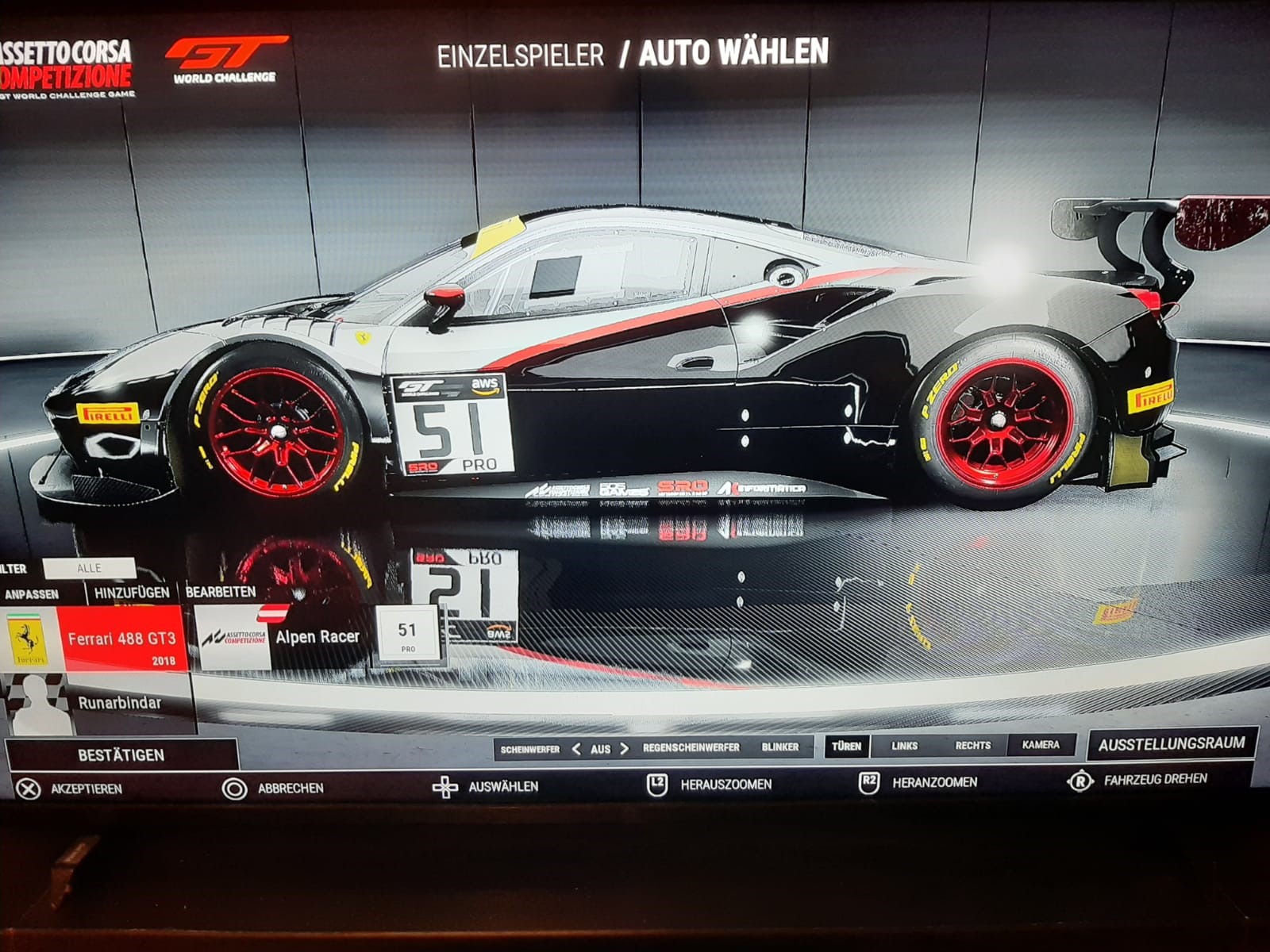Screen dimensions: 1270x952
Task: Select the Türen doors option
Action: tap(846, 746)
